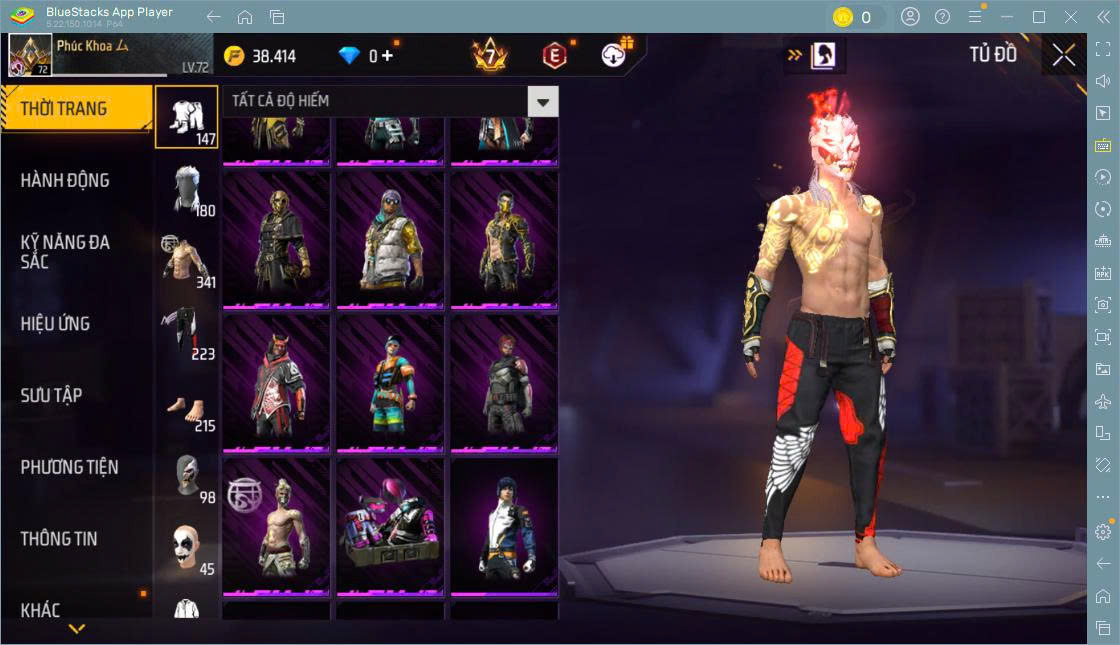Screen dimensions: 1120x645
Task: Select the Kỹ Năng Đa Sắc tab
Action: 66,252
